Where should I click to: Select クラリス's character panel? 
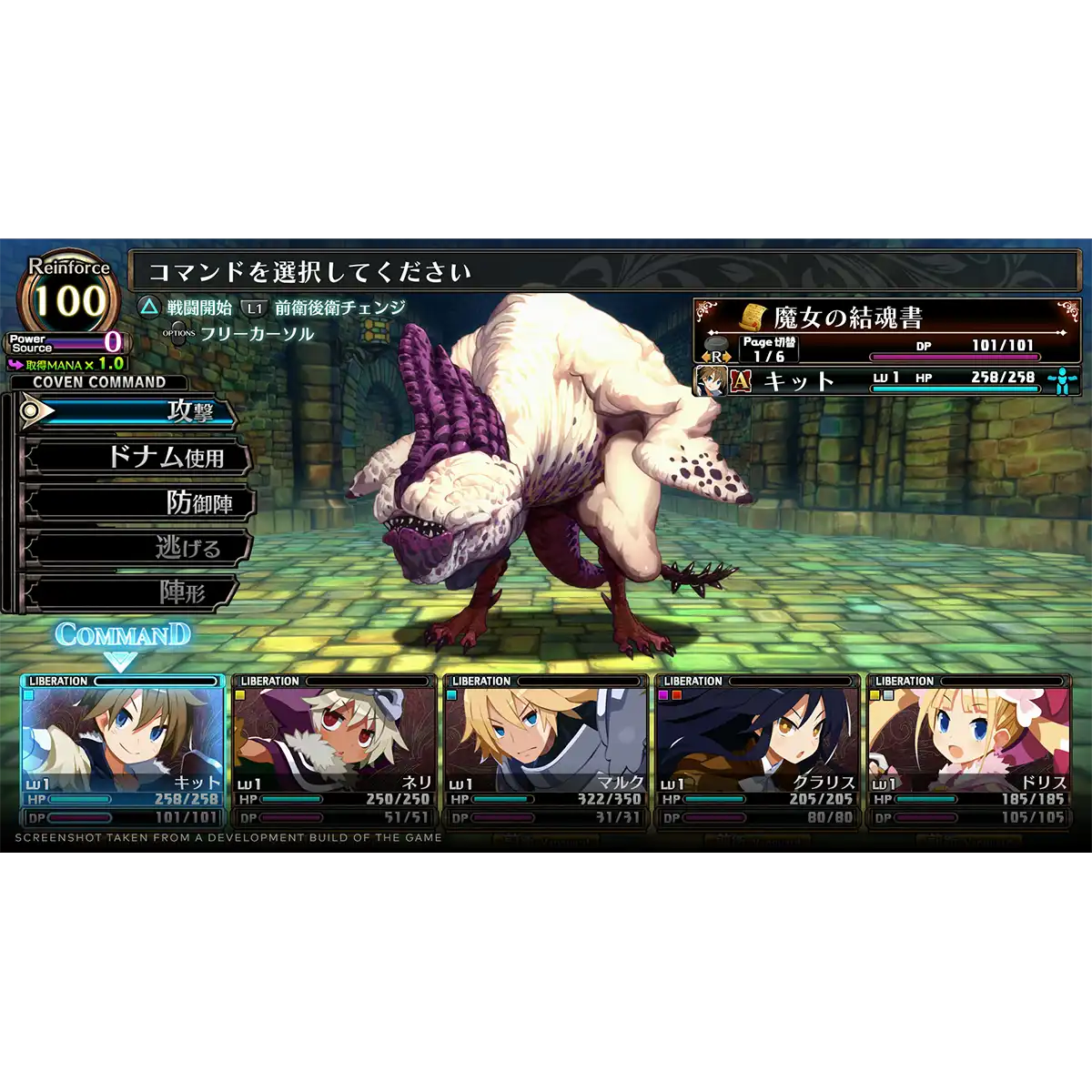coord(757,750)
